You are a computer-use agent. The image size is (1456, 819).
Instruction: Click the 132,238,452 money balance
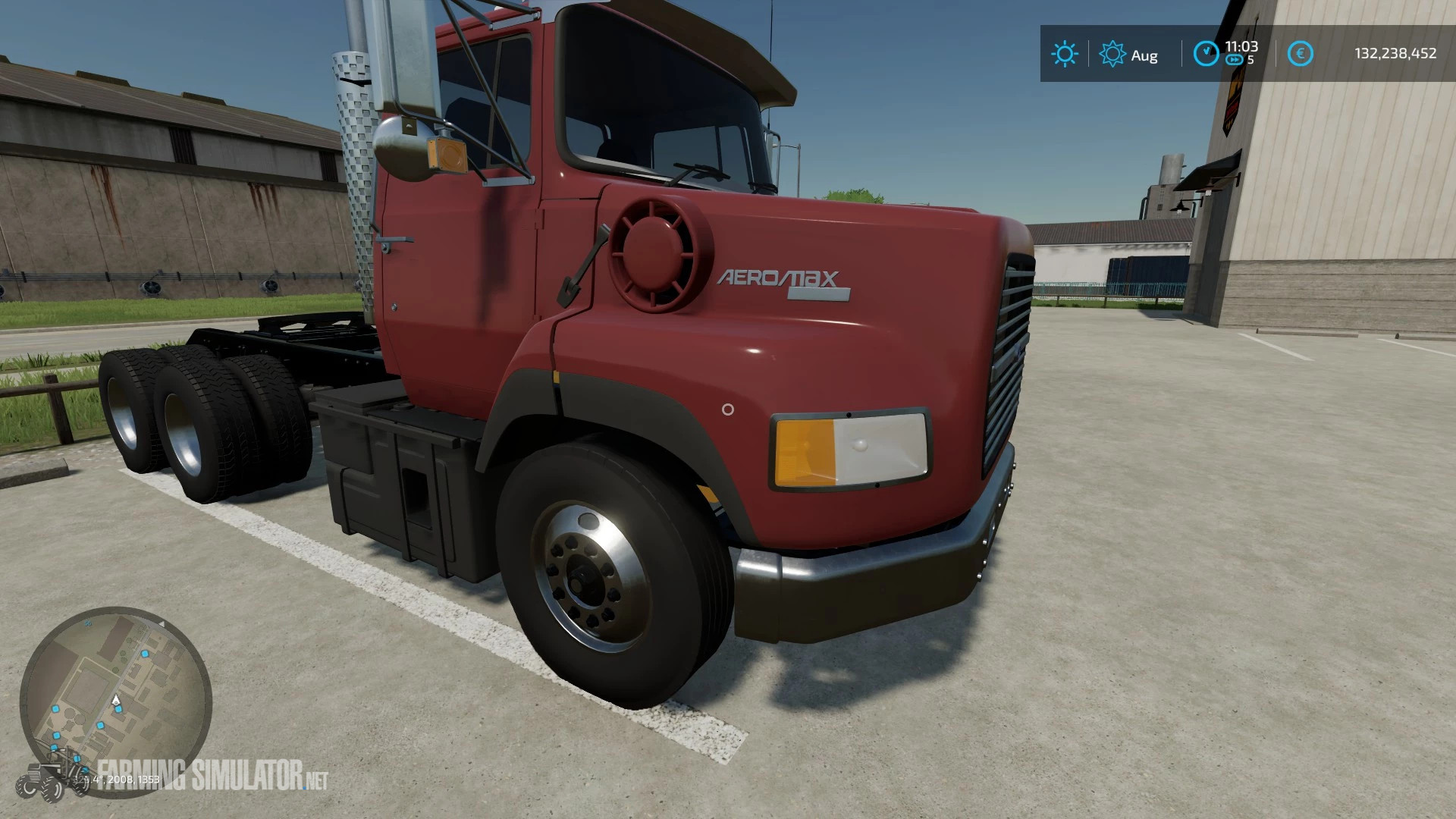point(1396,53)
